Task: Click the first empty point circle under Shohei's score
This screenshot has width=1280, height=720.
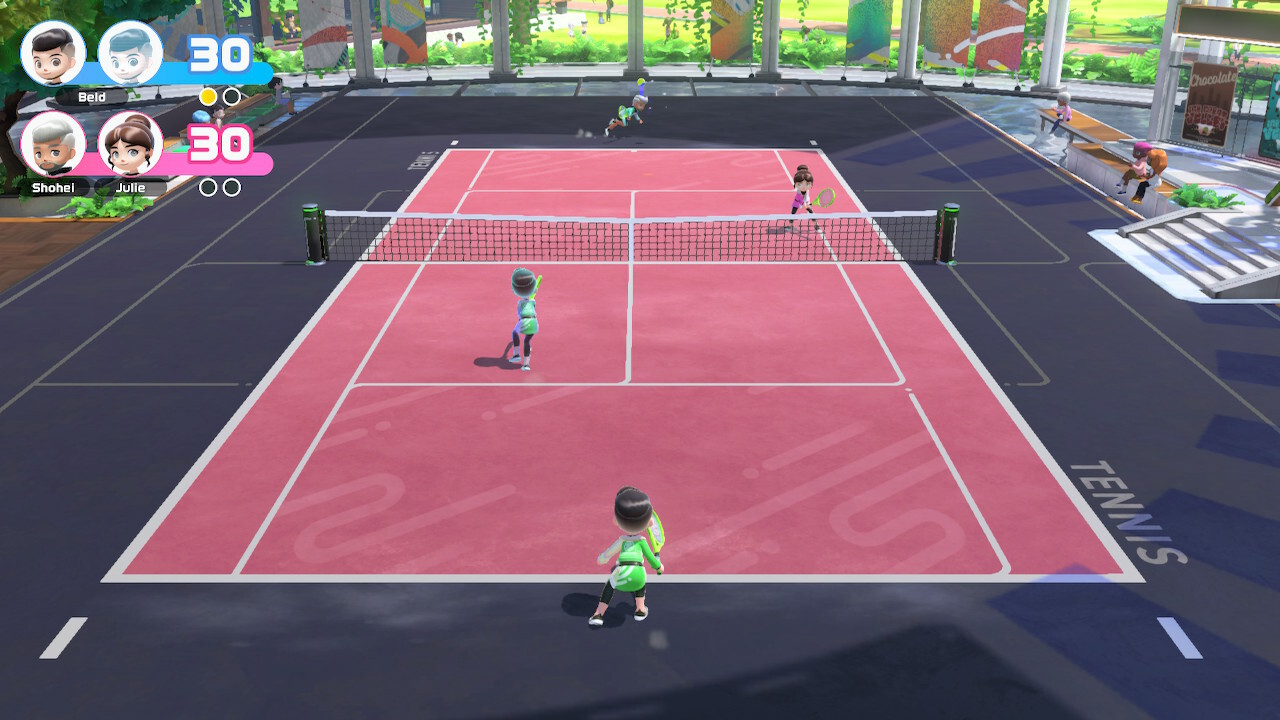Action: [208, 188]
